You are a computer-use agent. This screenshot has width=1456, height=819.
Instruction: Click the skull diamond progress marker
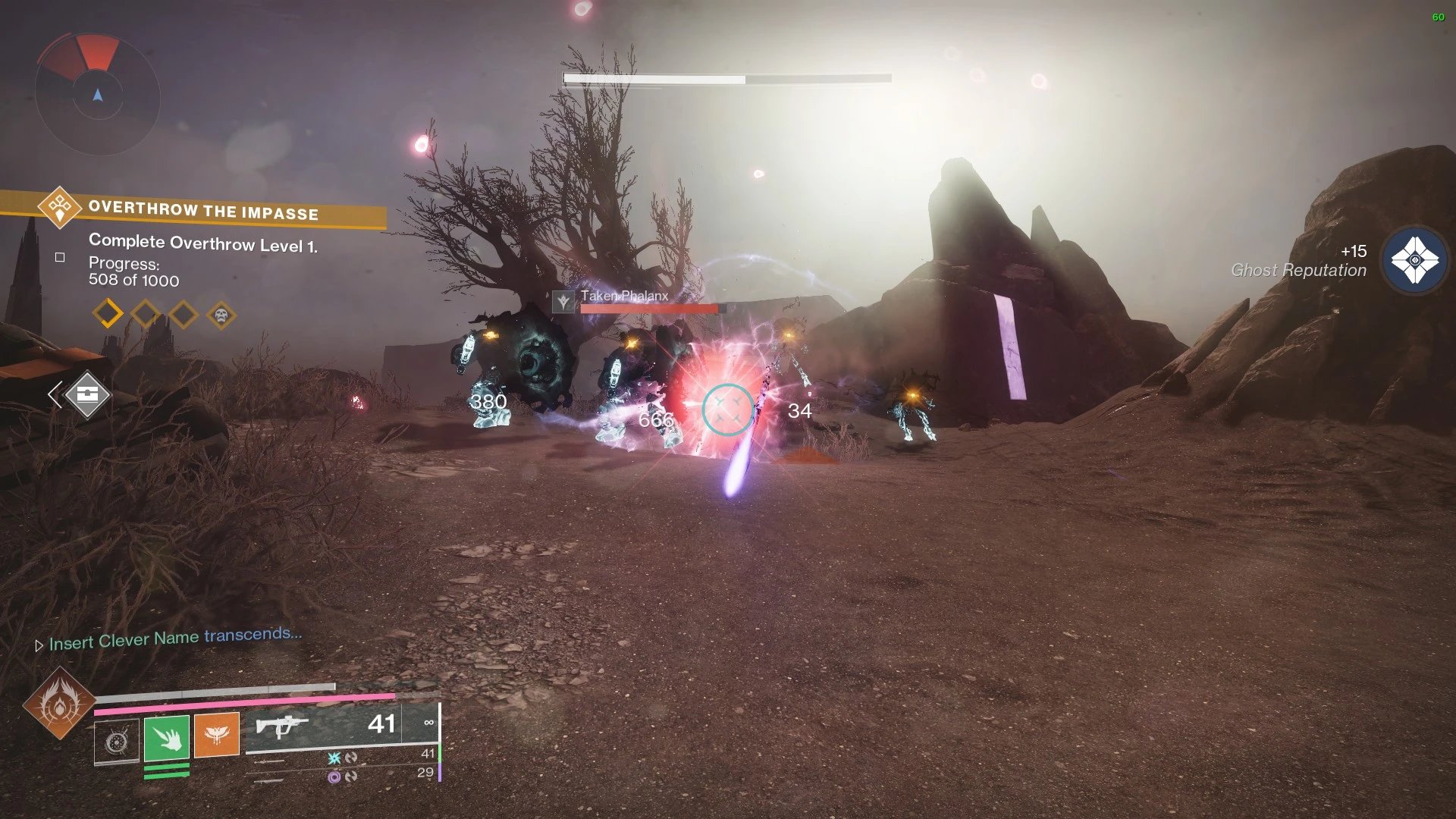point(221,315)
